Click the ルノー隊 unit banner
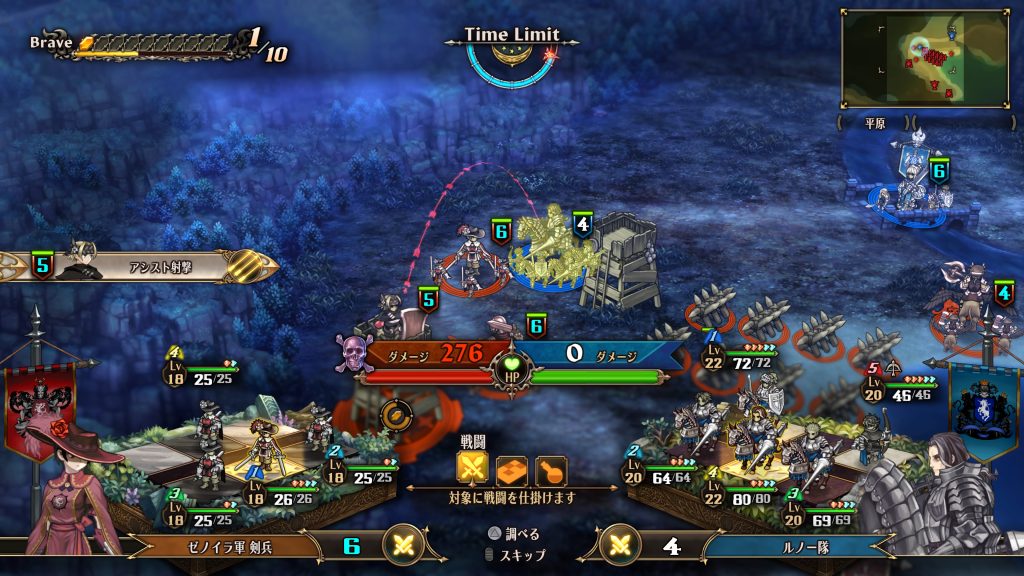Image resolution: width=1024 pixels, height=576 pixels. [790, 546]
